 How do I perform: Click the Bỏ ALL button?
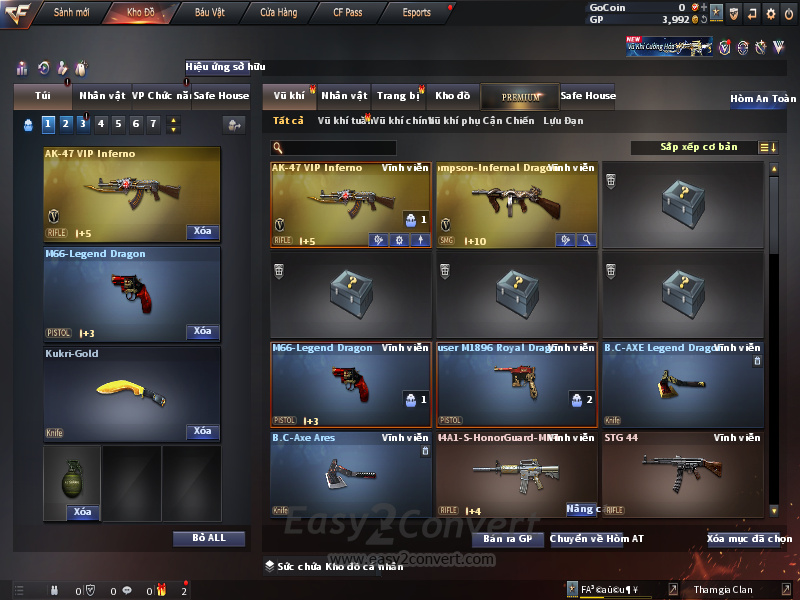tap(209, 538)
